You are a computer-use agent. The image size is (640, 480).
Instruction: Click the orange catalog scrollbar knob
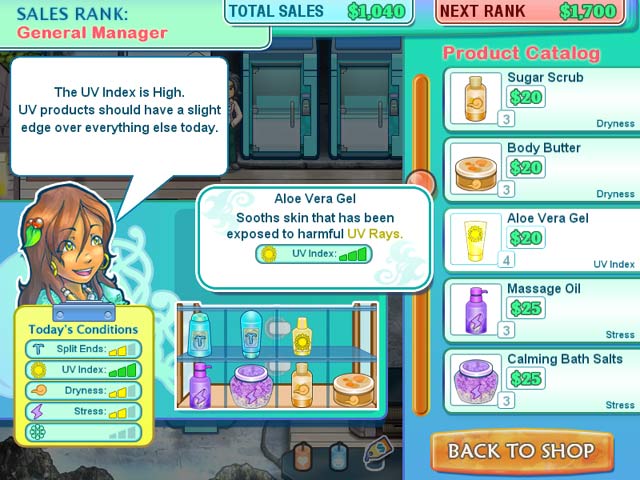pos(421,182)
